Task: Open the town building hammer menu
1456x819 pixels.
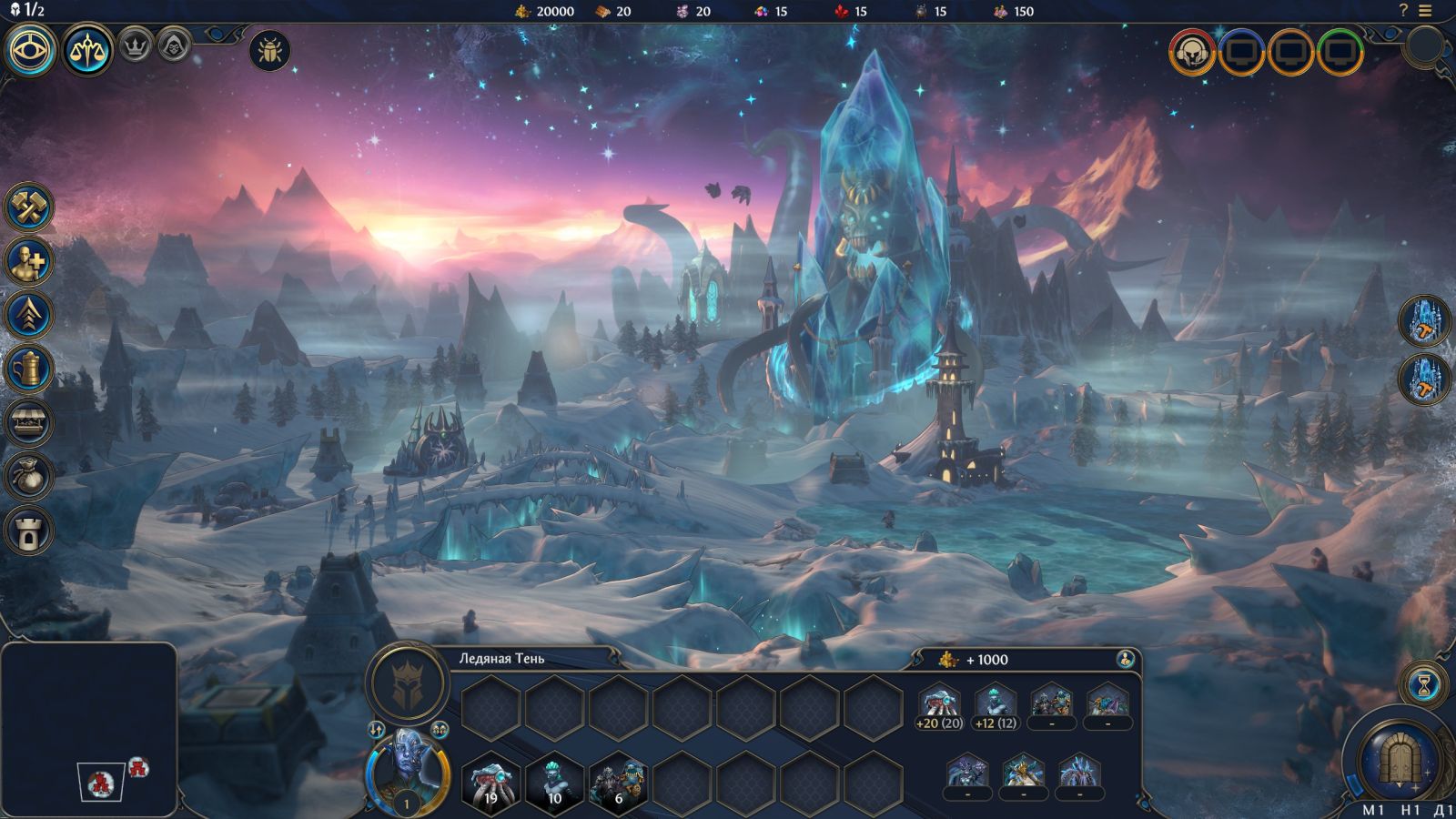Action: click(29, 207)
